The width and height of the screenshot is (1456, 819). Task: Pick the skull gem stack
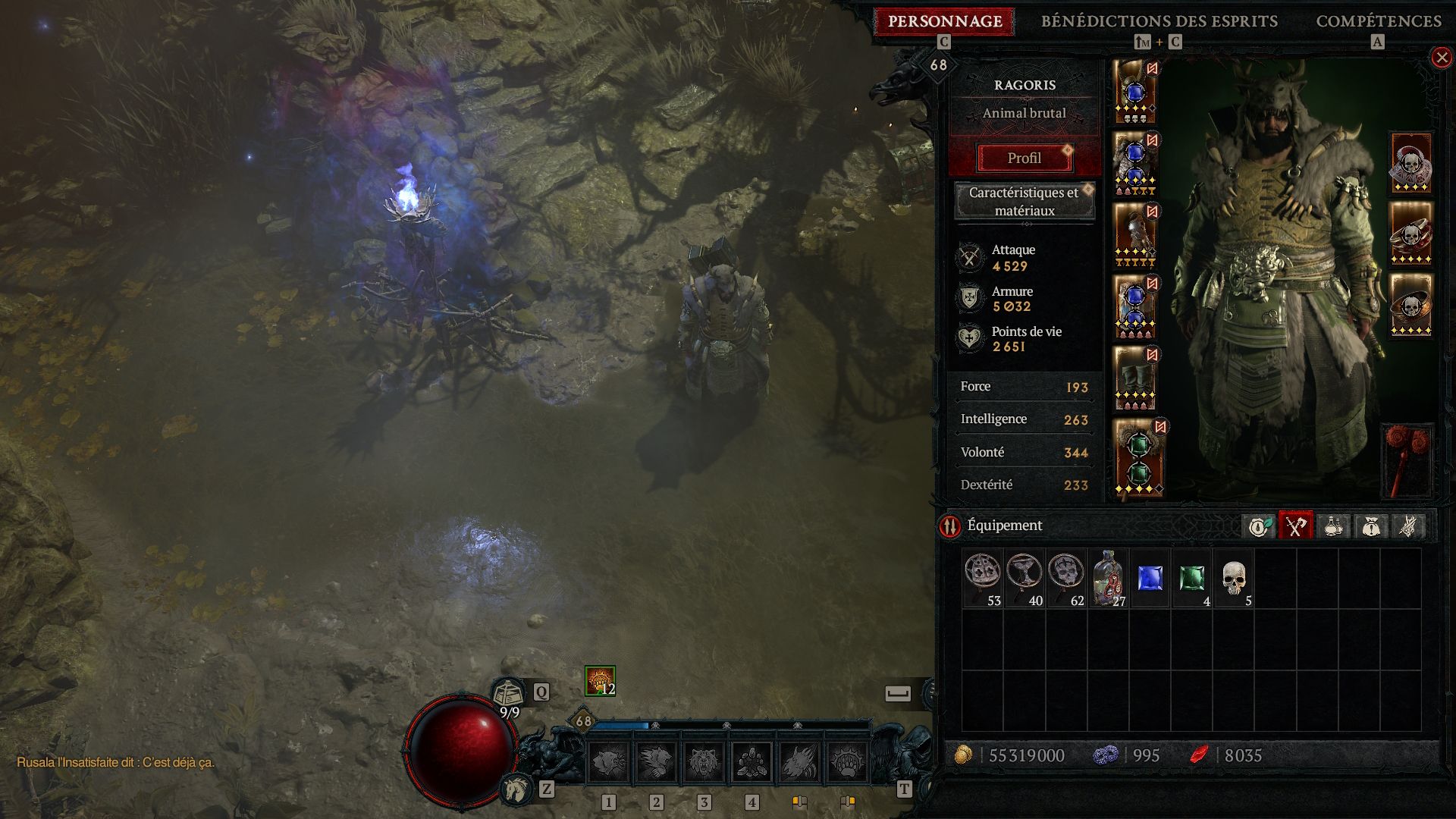[1234, 579]
